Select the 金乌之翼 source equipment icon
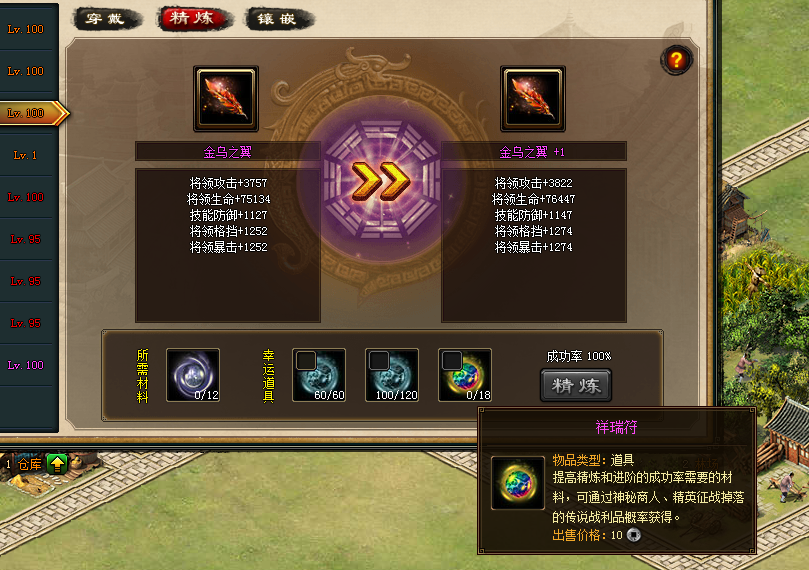This screenshot has height=570, width=809. [x=226, y=99]
